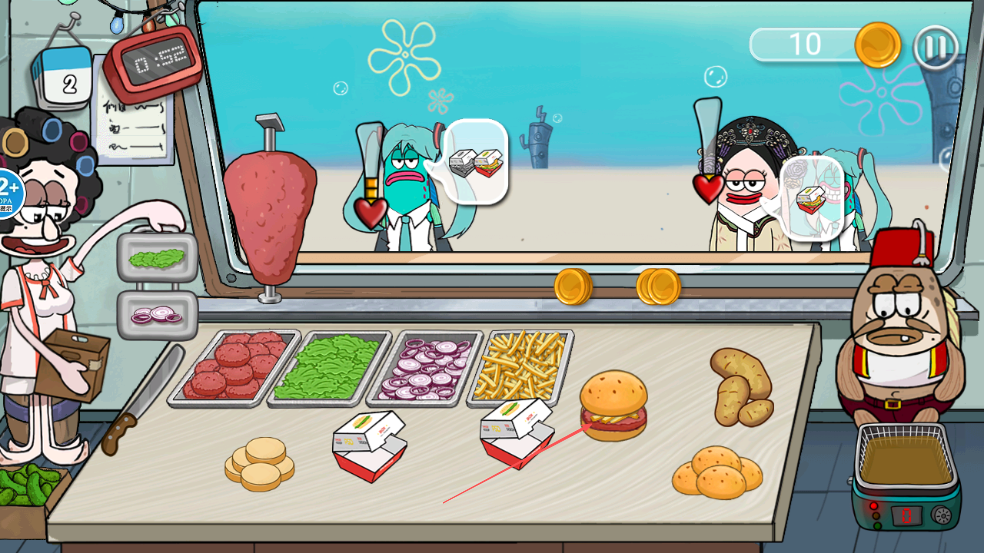Take a bun from the bun stack
Viewport: 984px width, 553px height.
click(260, 463)
